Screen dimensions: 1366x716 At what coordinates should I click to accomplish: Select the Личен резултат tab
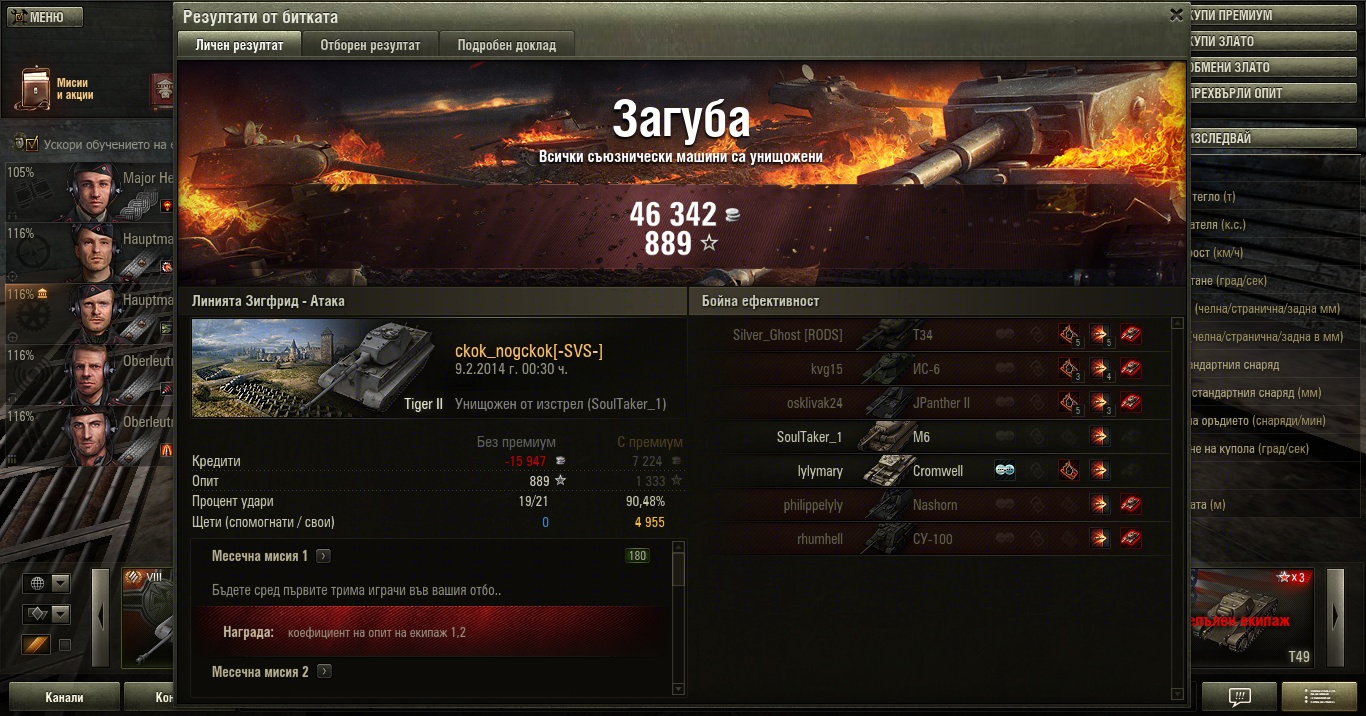tap(239, 45)
